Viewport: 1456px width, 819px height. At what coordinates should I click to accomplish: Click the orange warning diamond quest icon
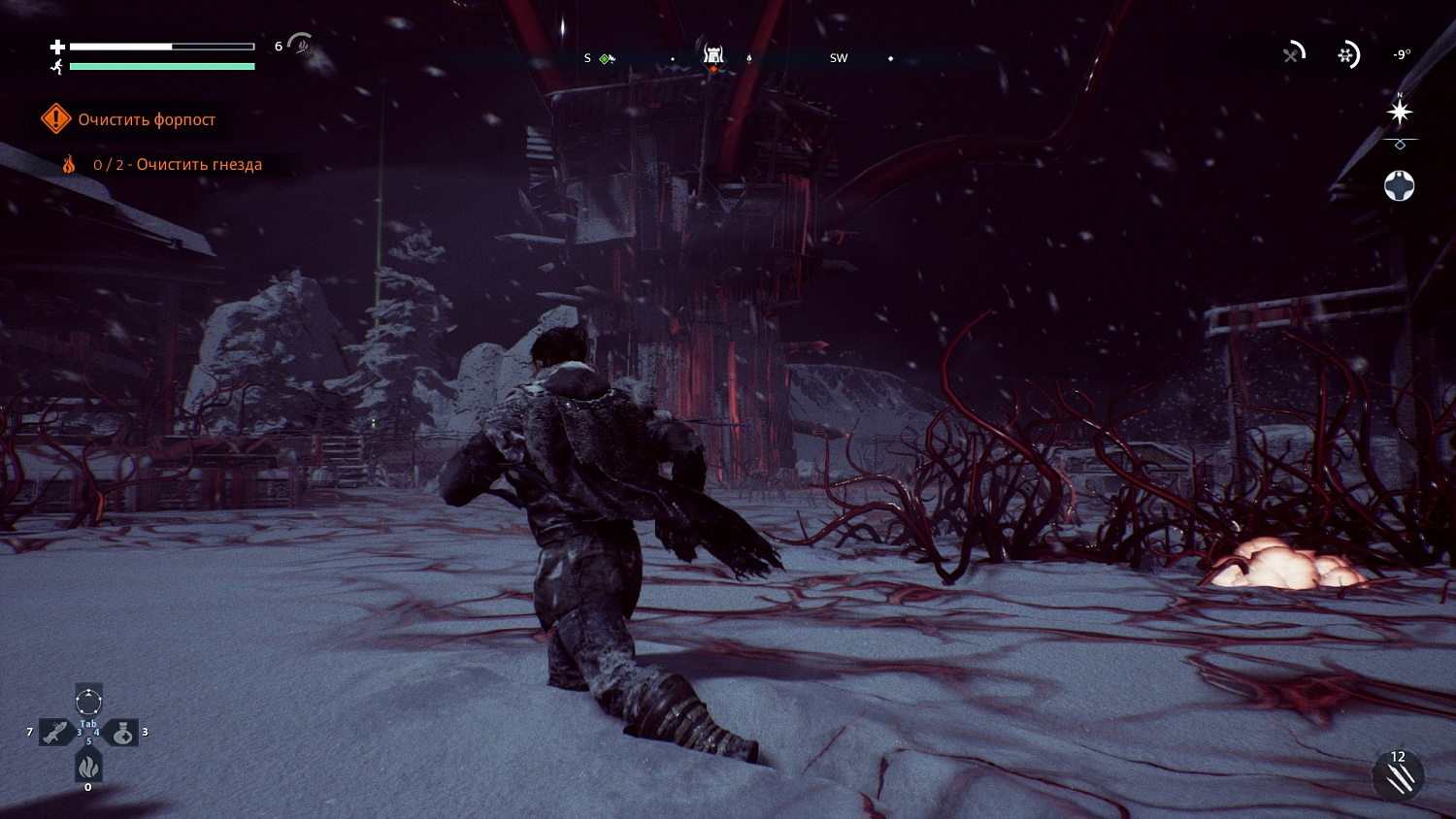coord(55,118)
